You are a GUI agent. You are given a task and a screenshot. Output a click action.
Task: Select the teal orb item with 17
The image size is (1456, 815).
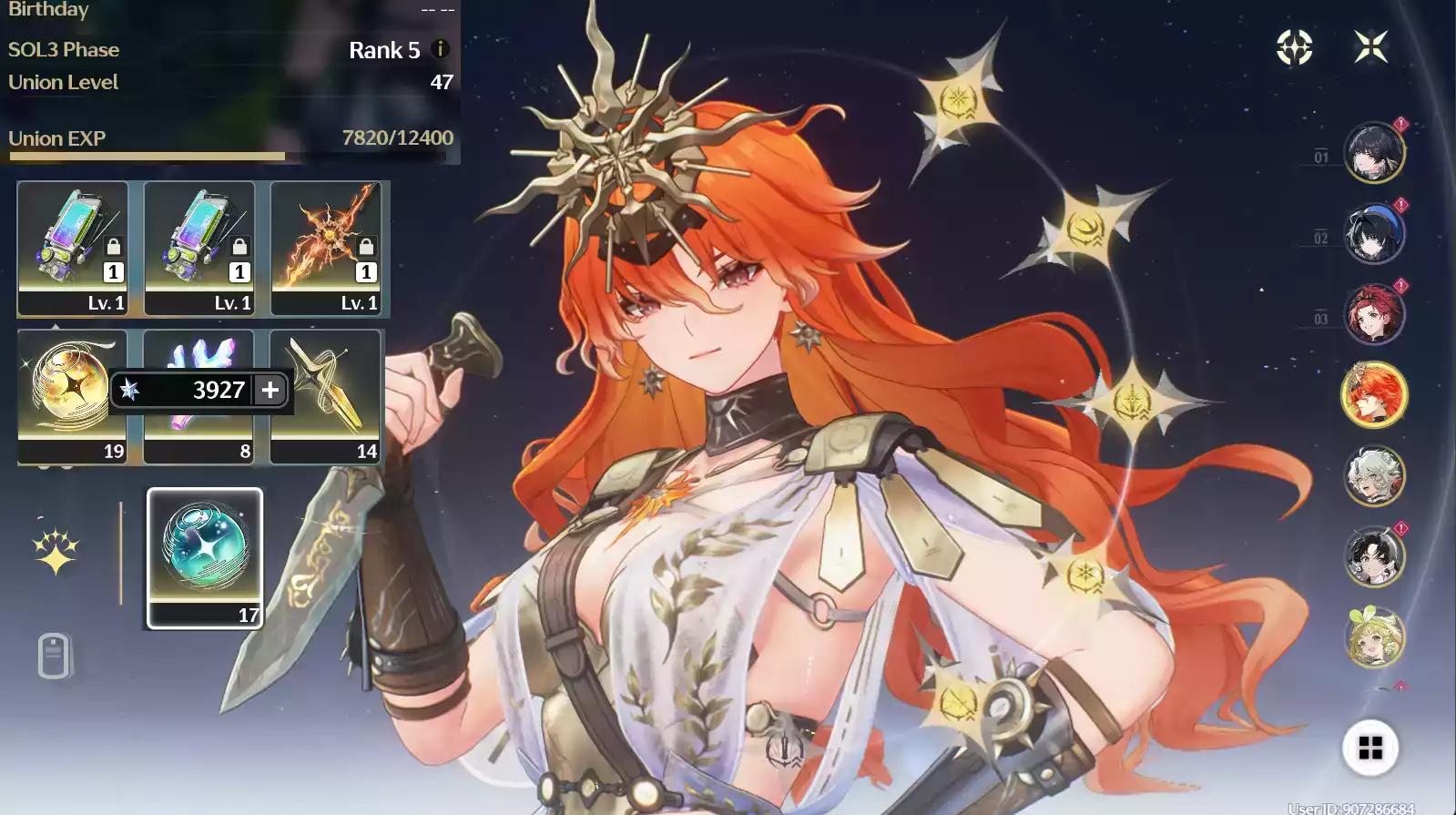205,556
